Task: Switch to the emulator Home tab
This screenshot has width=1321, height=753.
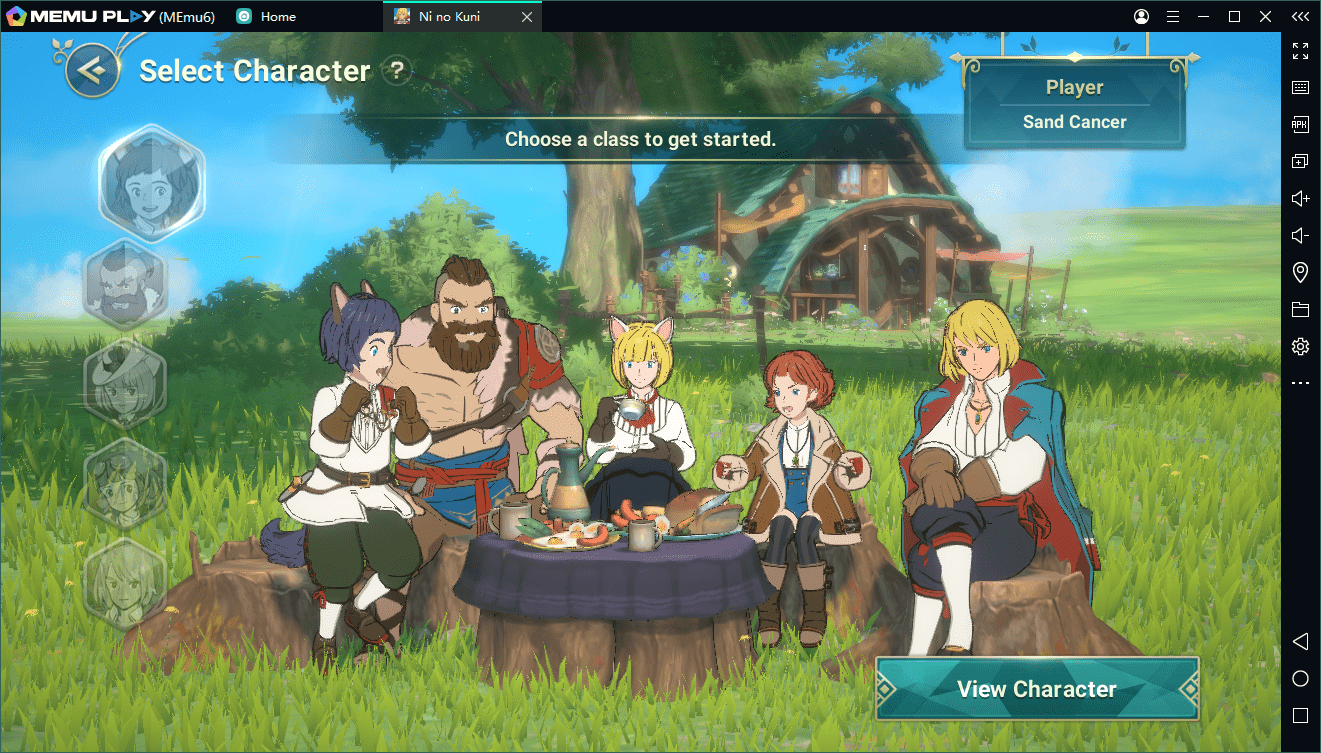Action: 267,16
